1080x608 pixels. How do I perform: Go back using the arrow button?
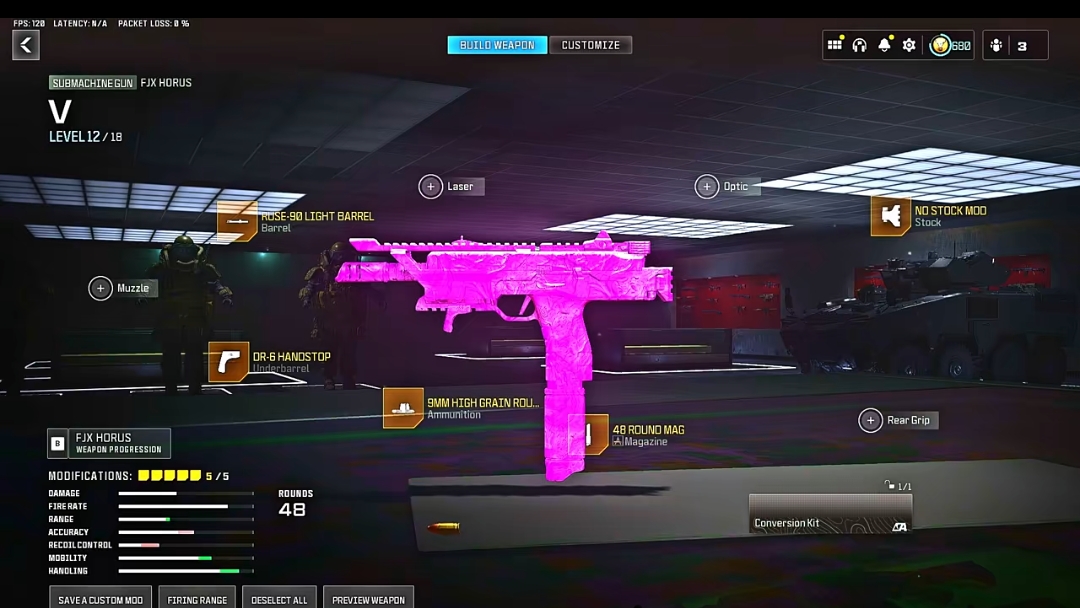26,45
